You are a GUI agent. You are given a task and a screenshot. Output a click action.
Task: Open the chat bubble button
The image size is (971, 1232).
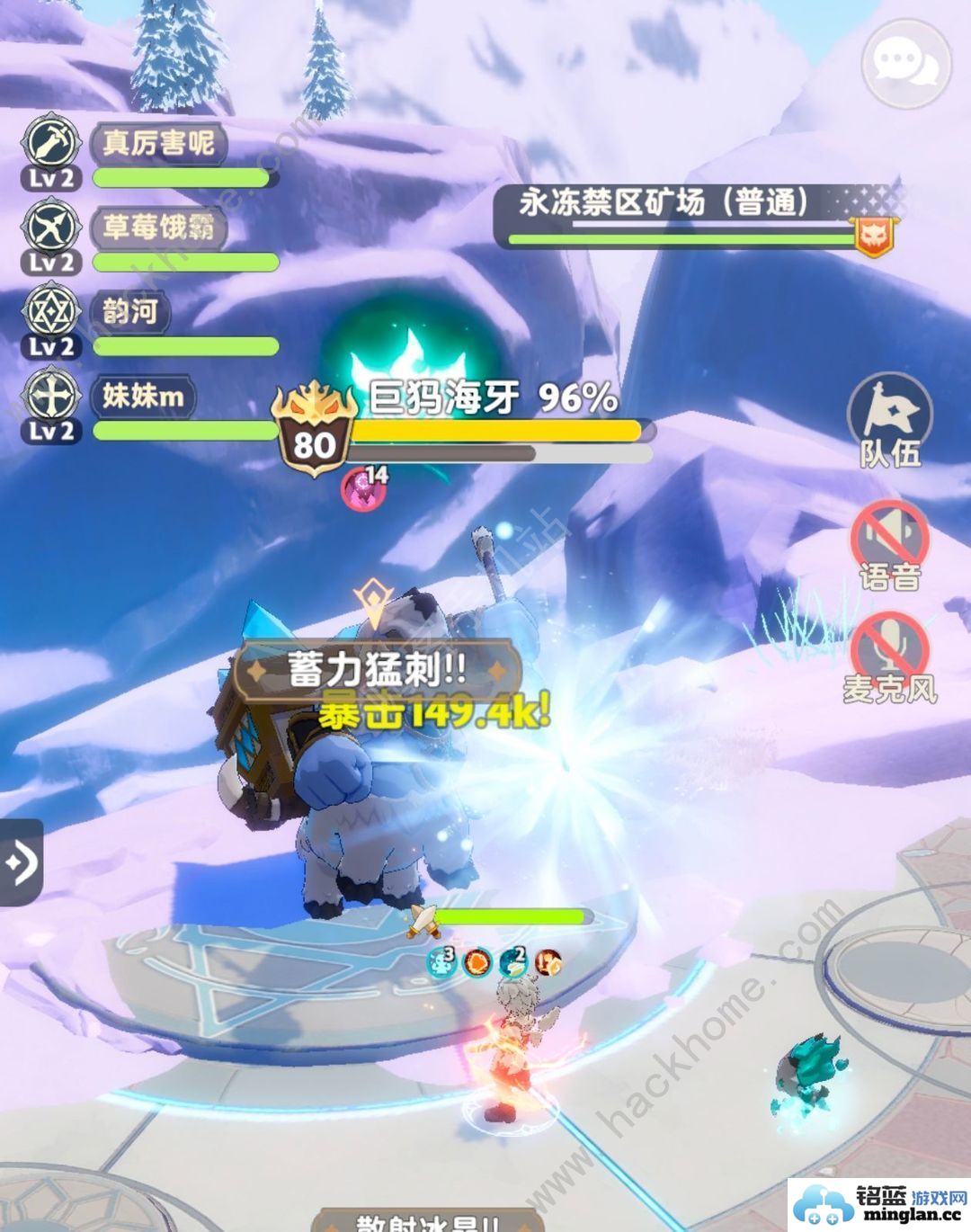pos(905,63)
